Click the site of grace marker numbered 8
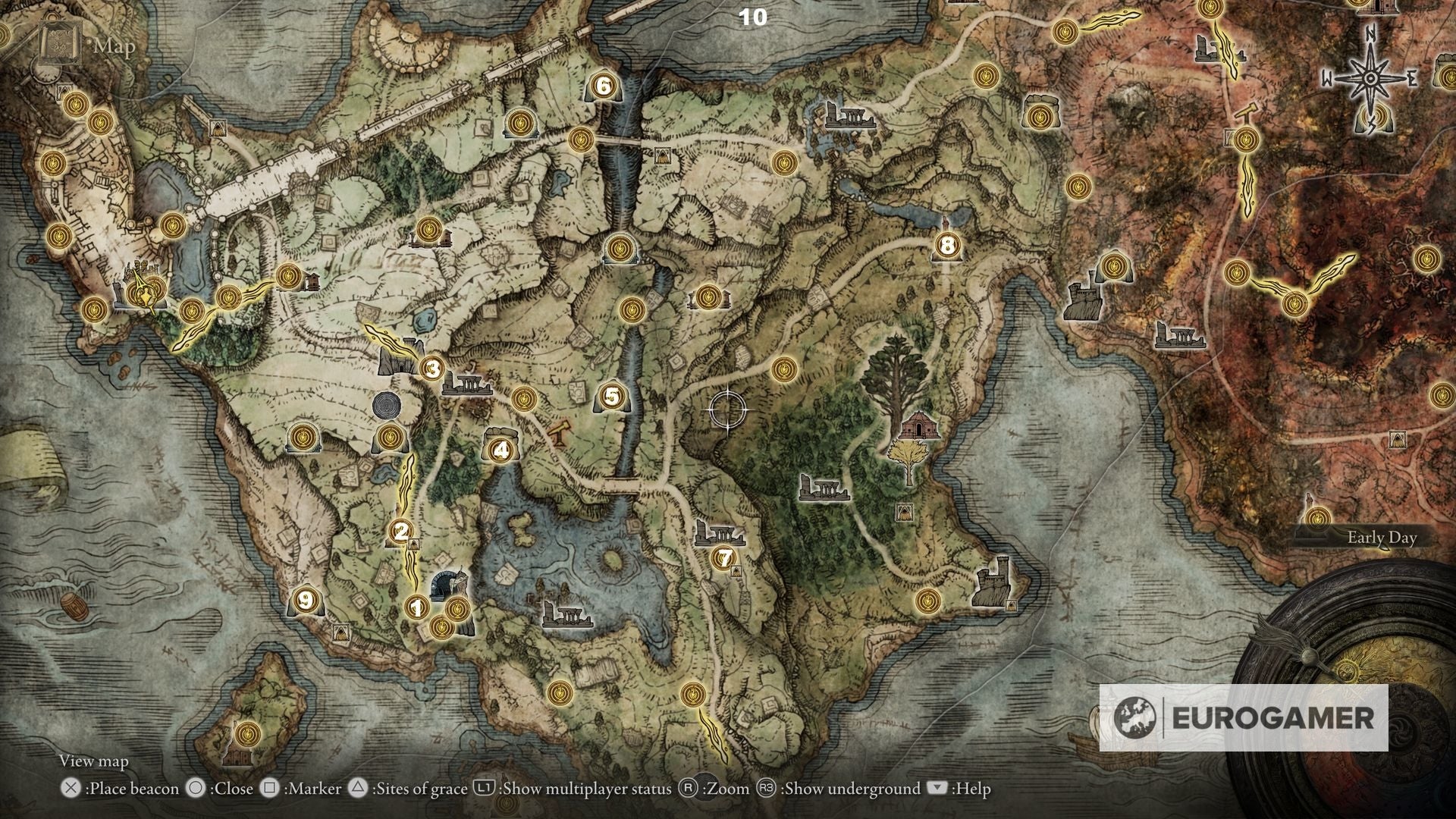 point(946,245)
